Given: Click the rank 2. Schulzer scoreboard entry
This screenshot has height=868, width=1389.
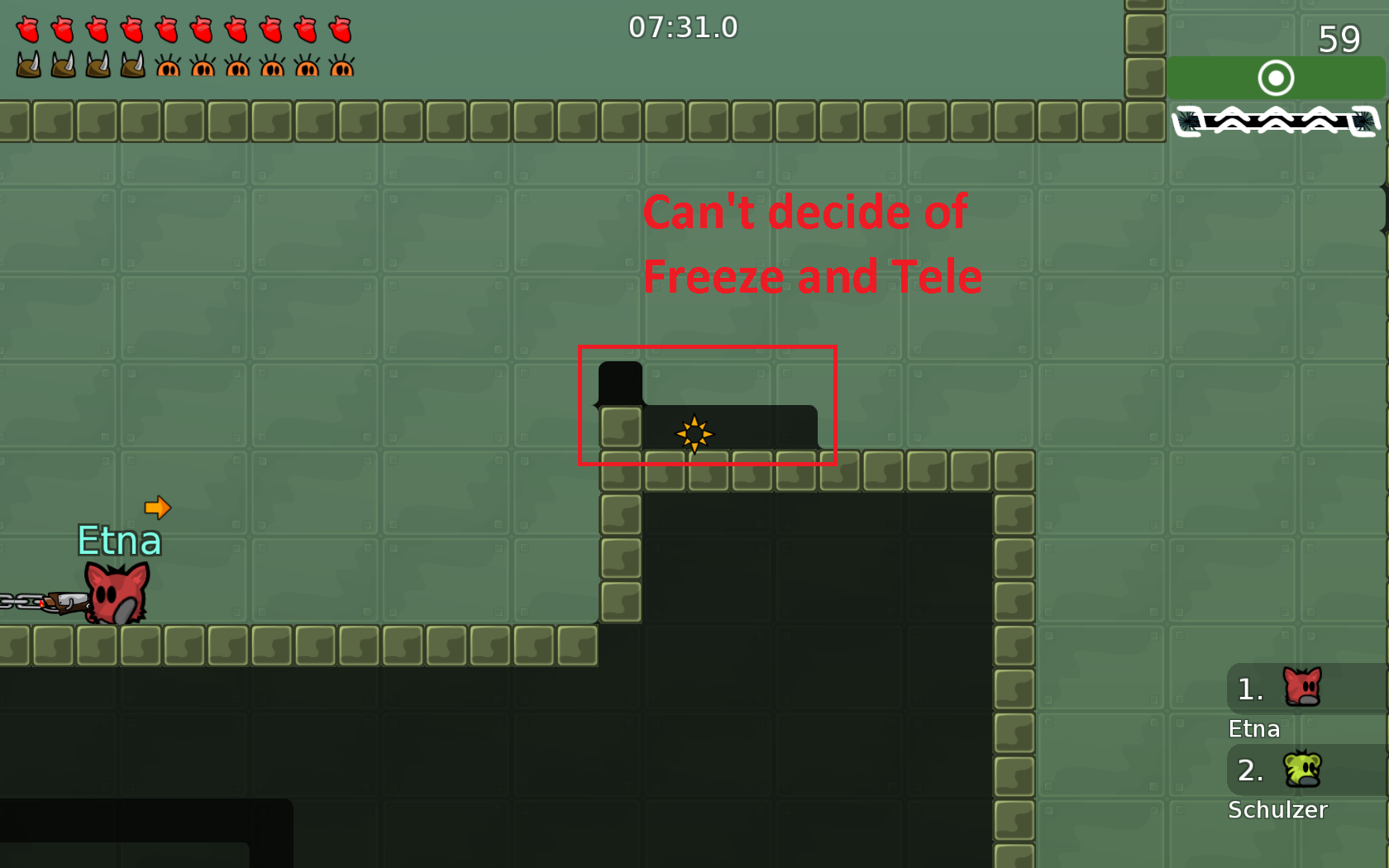Looking at the screenshot, I should pos(1248,770).
